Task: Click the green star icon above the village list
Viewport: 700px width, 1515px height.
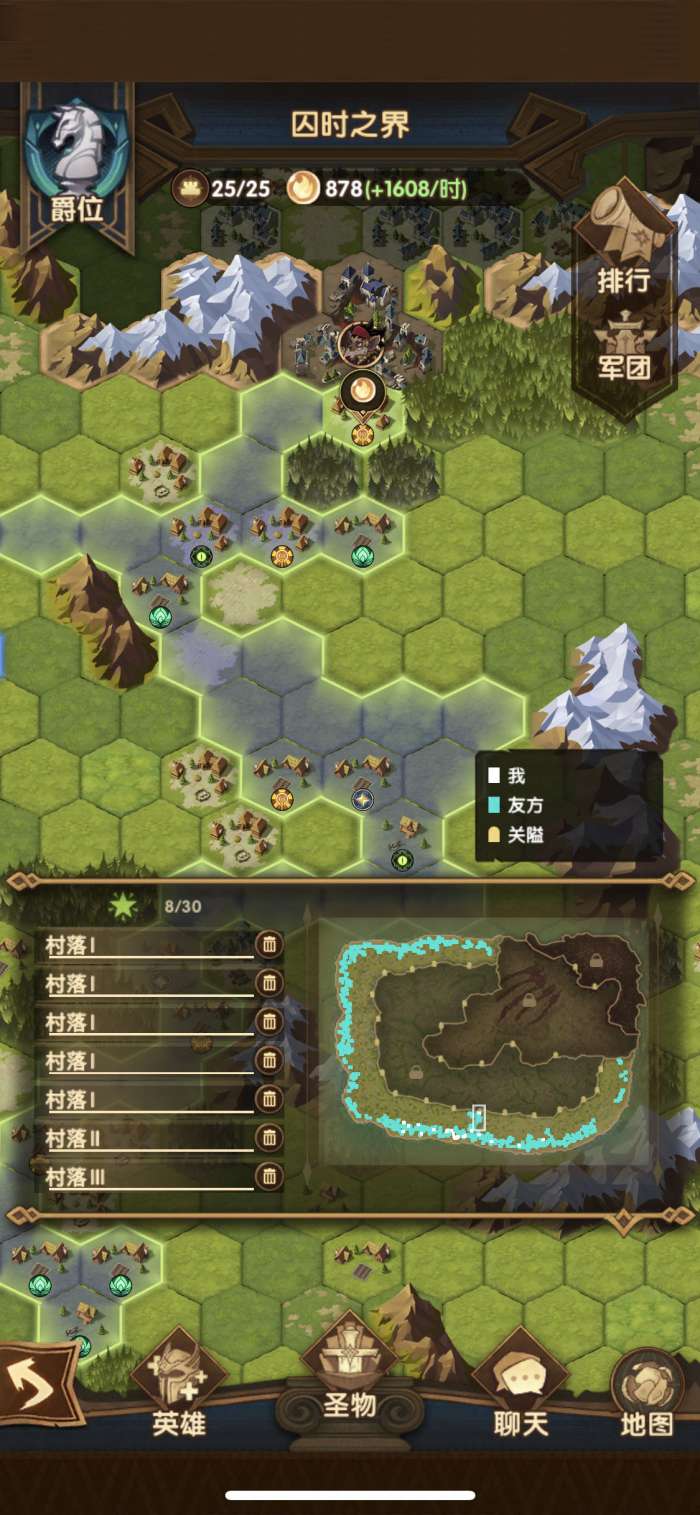Action: point(122,906)
